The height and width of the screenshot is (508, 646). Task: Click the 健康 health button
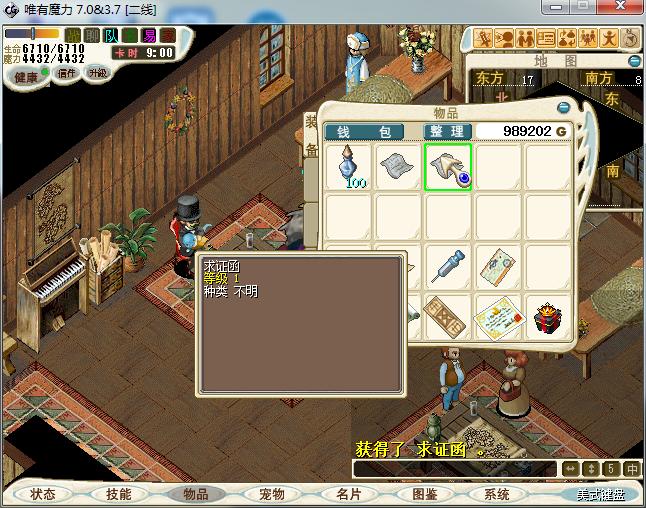pos(27,77)
